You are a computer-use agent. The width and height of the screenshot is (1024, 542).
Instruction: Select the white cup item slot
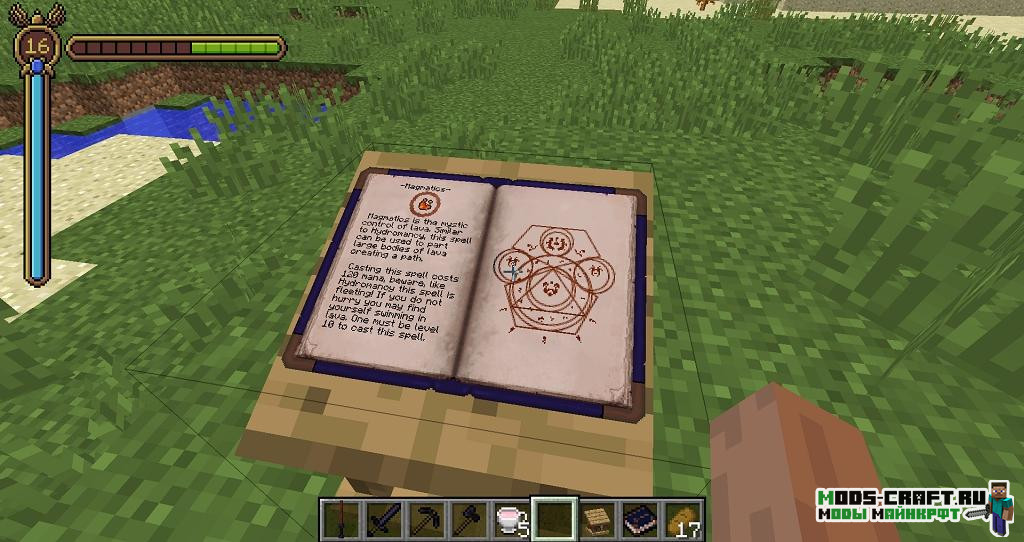tap(511, 519)
